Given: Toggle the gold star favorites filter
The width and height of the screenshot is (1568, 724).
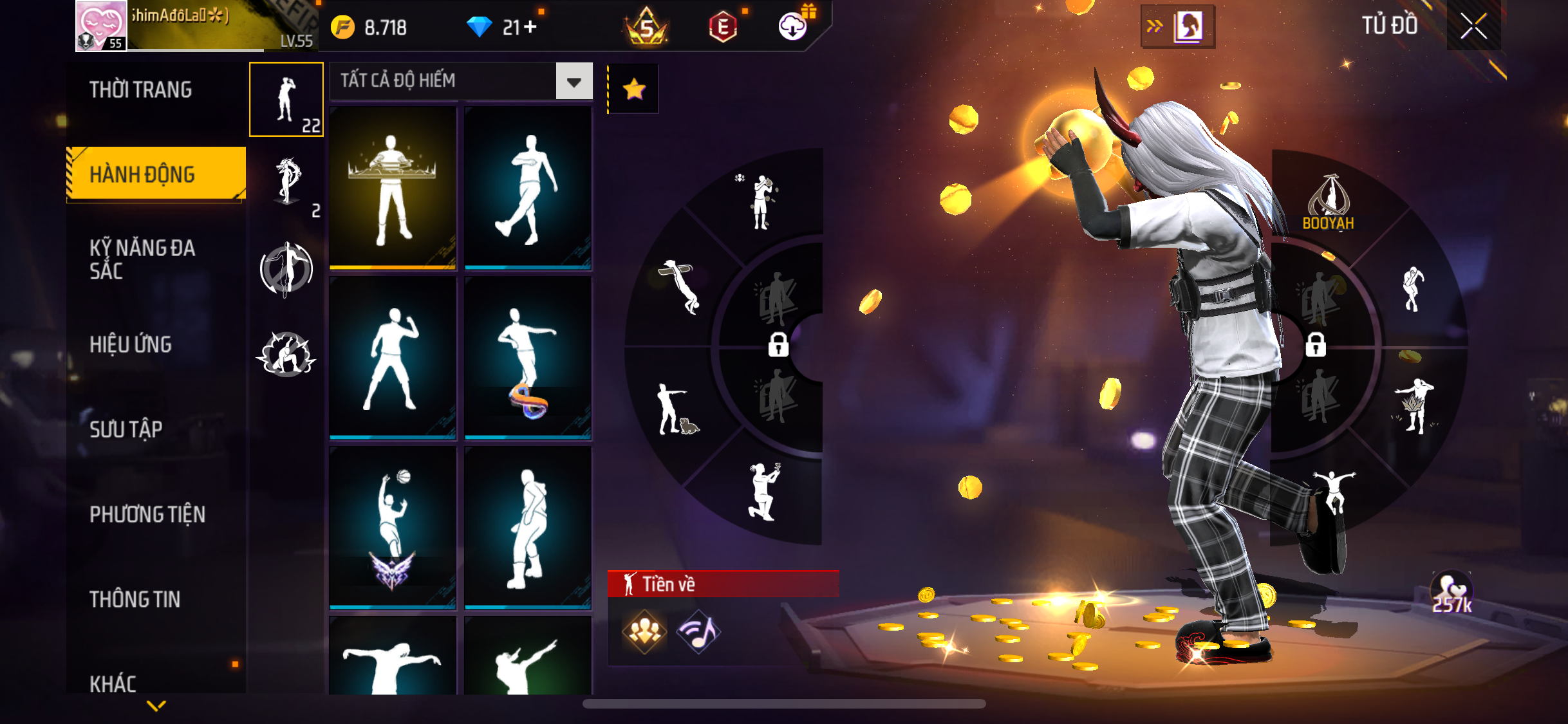Looking at the screenshot, I should click(x=634, y=89).
